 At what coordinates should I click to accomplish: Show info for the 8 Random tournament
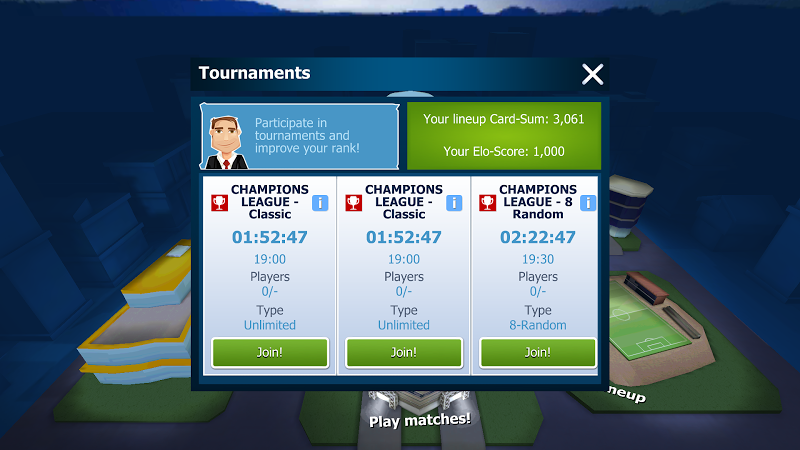[x=588, y=203]
